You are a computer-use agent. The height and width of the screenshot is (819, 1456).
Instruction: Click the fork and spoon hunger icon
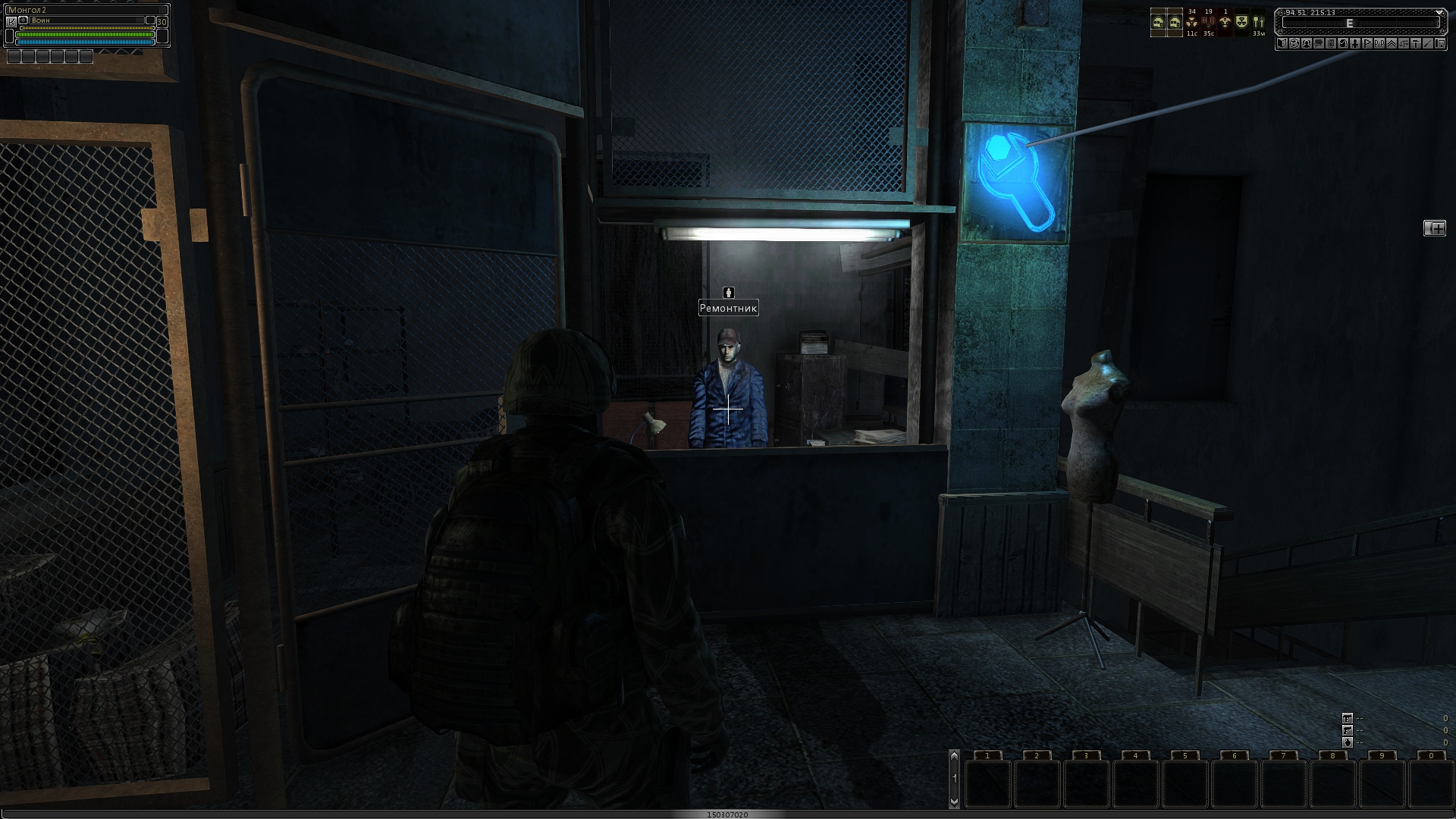1258,23
